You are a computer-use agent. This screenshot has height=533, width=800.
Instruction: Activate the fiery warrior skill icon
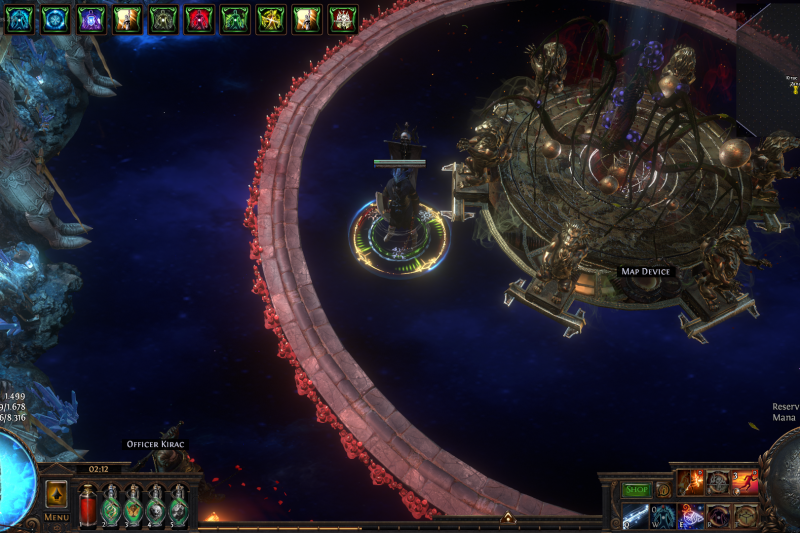click(691, 483)
